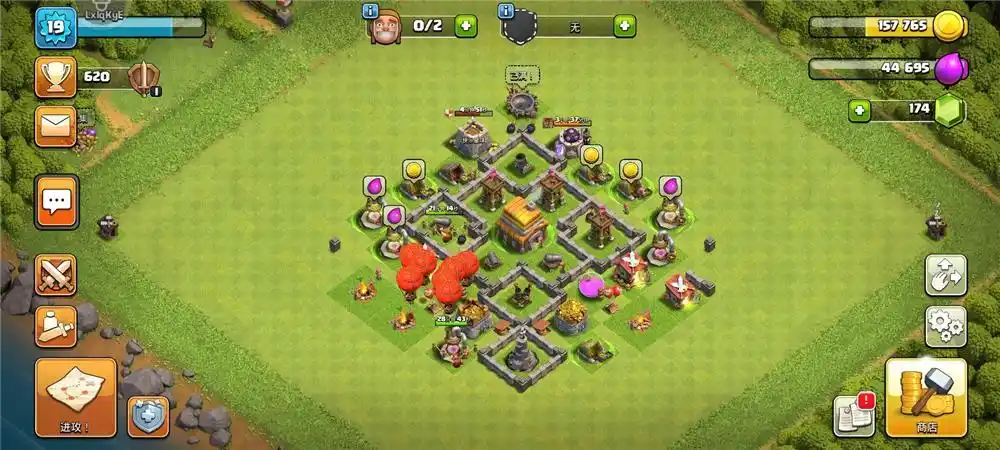View the level 19 player profile badge

tap(54, 27)
